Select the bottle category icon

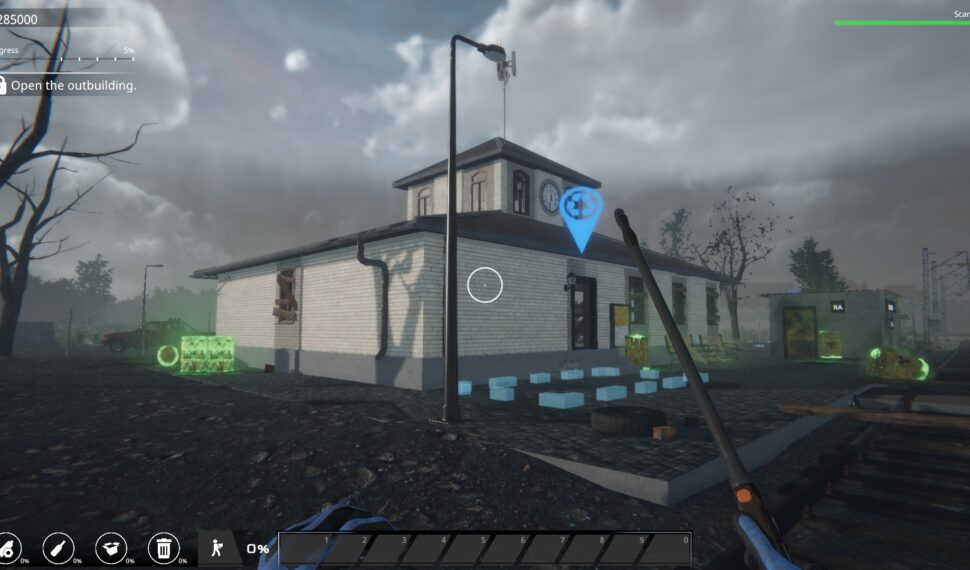click(x=58, y=547)
